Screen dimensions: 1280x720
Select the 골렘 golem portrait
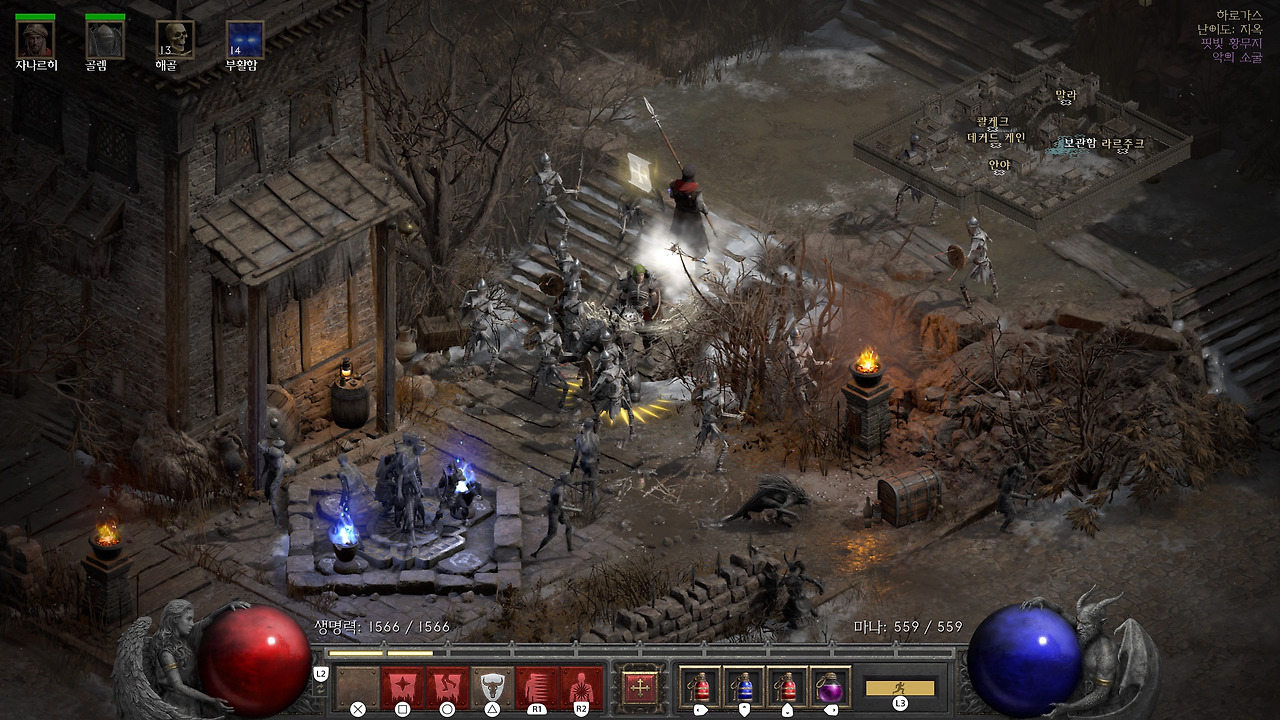105,39
